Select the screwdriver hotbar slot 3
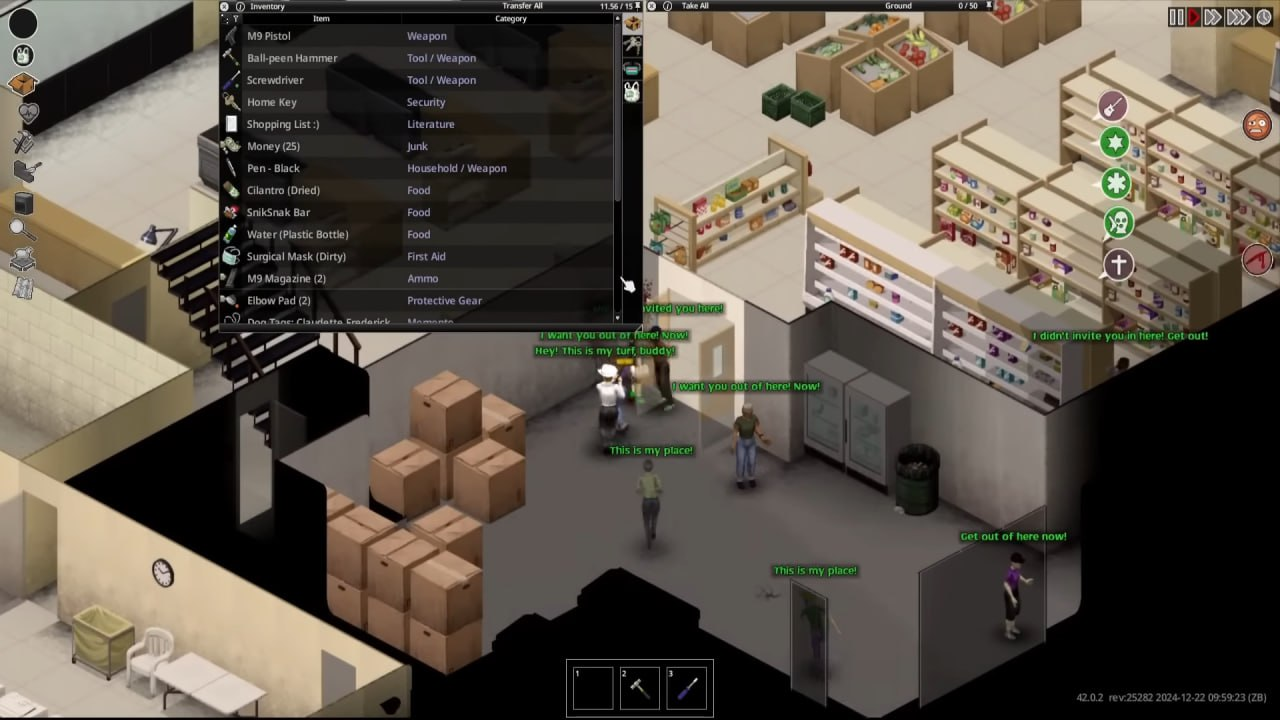 coord(687,688)
